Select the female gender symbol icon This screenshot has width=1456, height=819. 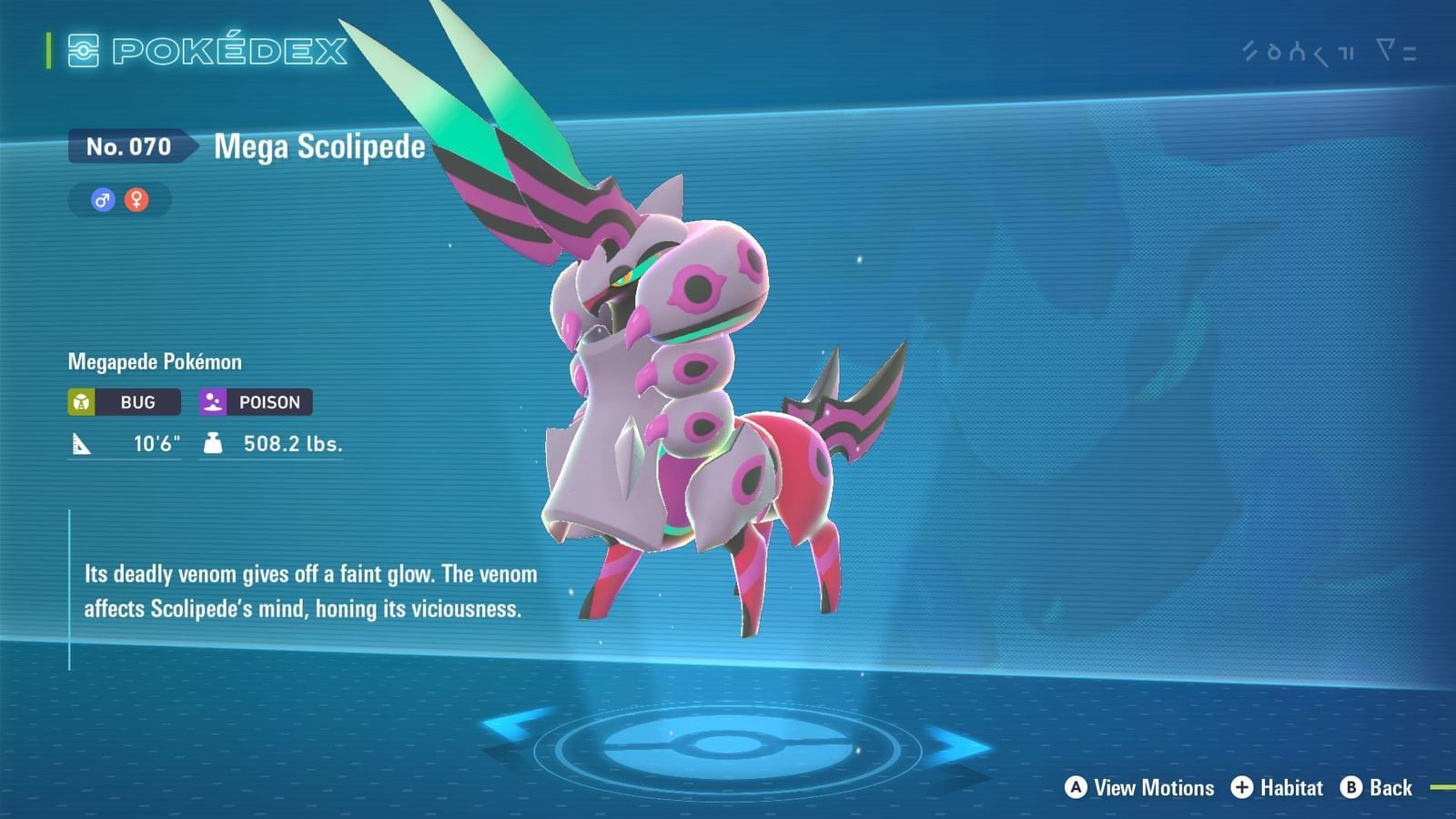pyautogui.click(x=136, y=200)
